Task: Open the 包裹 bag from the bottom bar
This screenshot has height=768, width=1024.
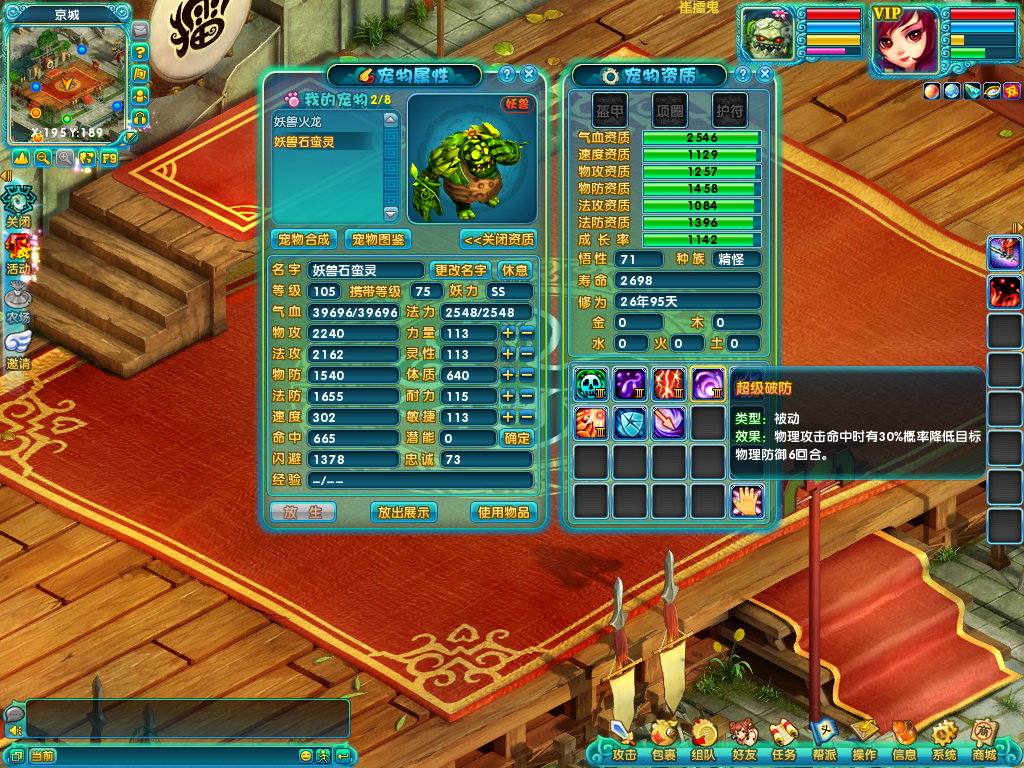Action: (x=663, y=744)
